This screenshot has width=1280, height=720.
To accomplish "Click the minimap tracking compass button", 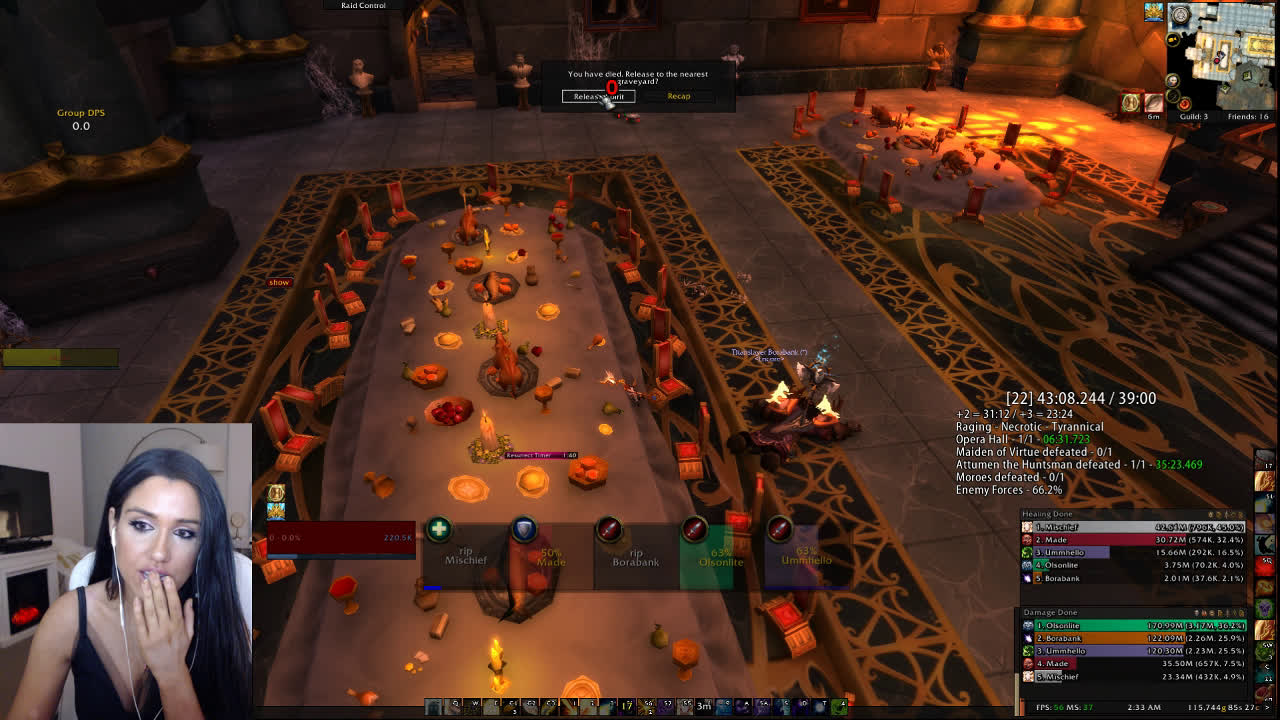I will click(1180, 15).
